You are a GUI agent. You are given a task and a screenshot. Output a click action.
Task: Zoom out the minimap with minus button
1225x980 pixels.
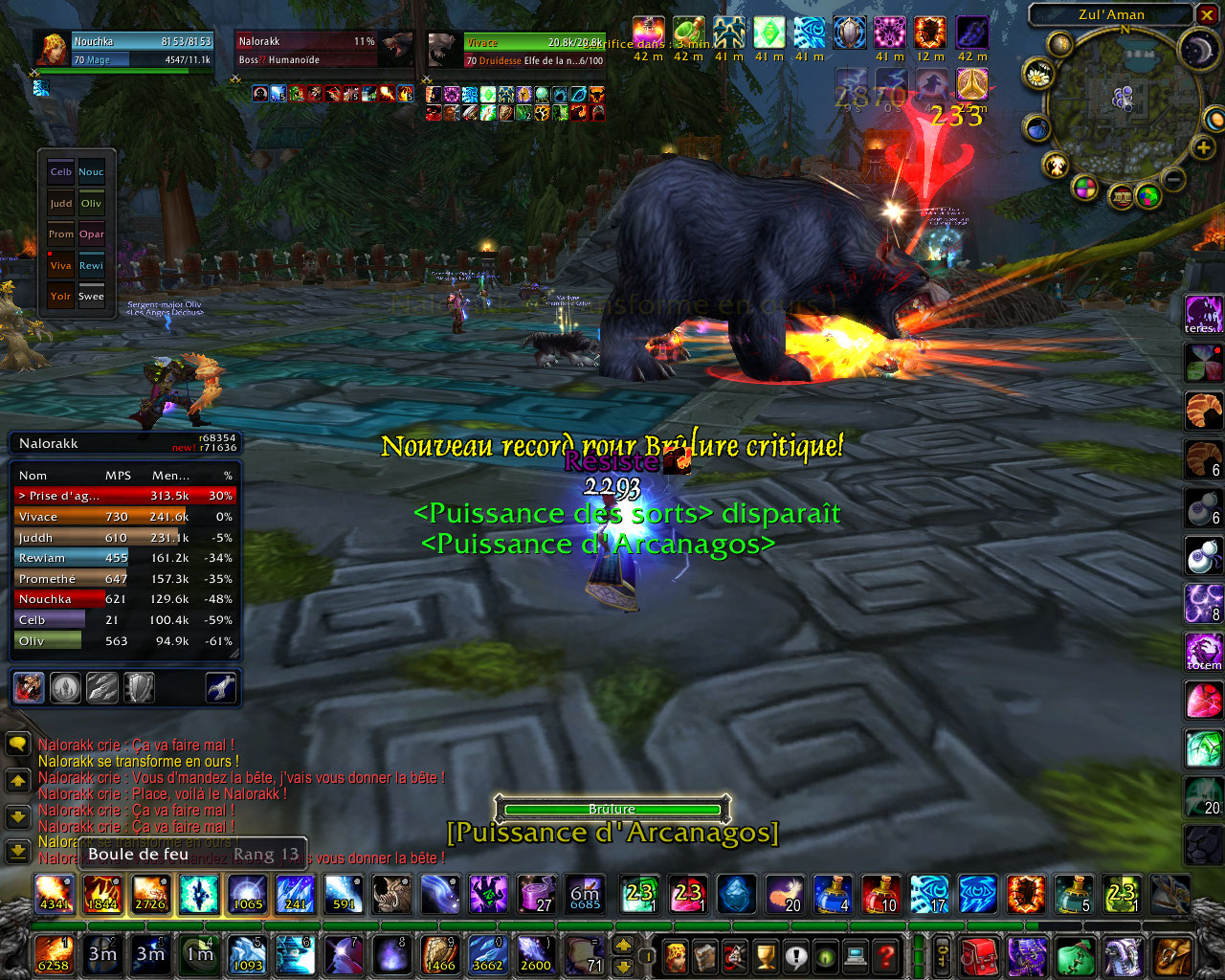tap(1174, 178)
